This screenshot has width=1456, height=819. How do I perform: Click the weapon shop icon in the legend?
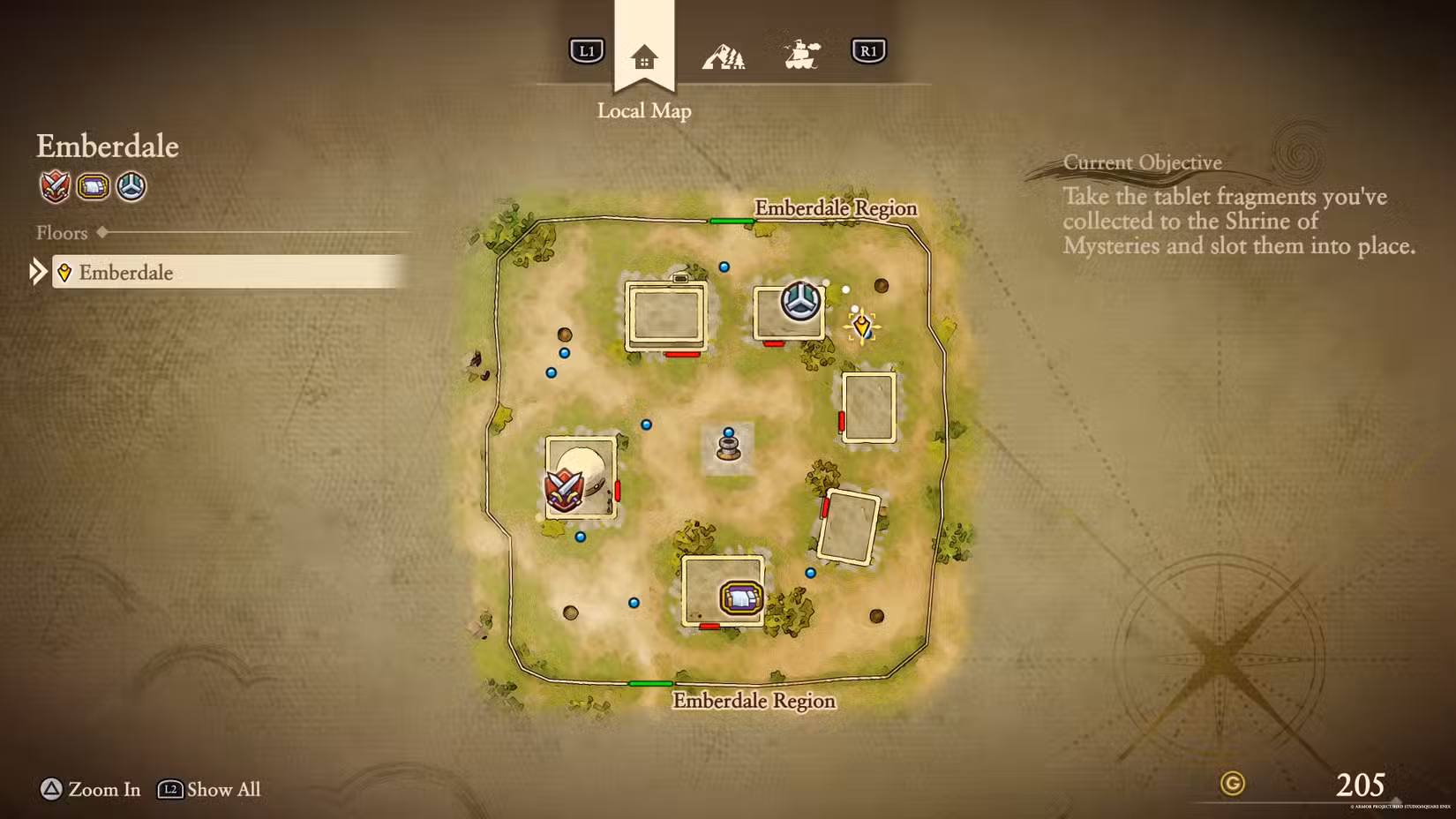coord(55,186)
